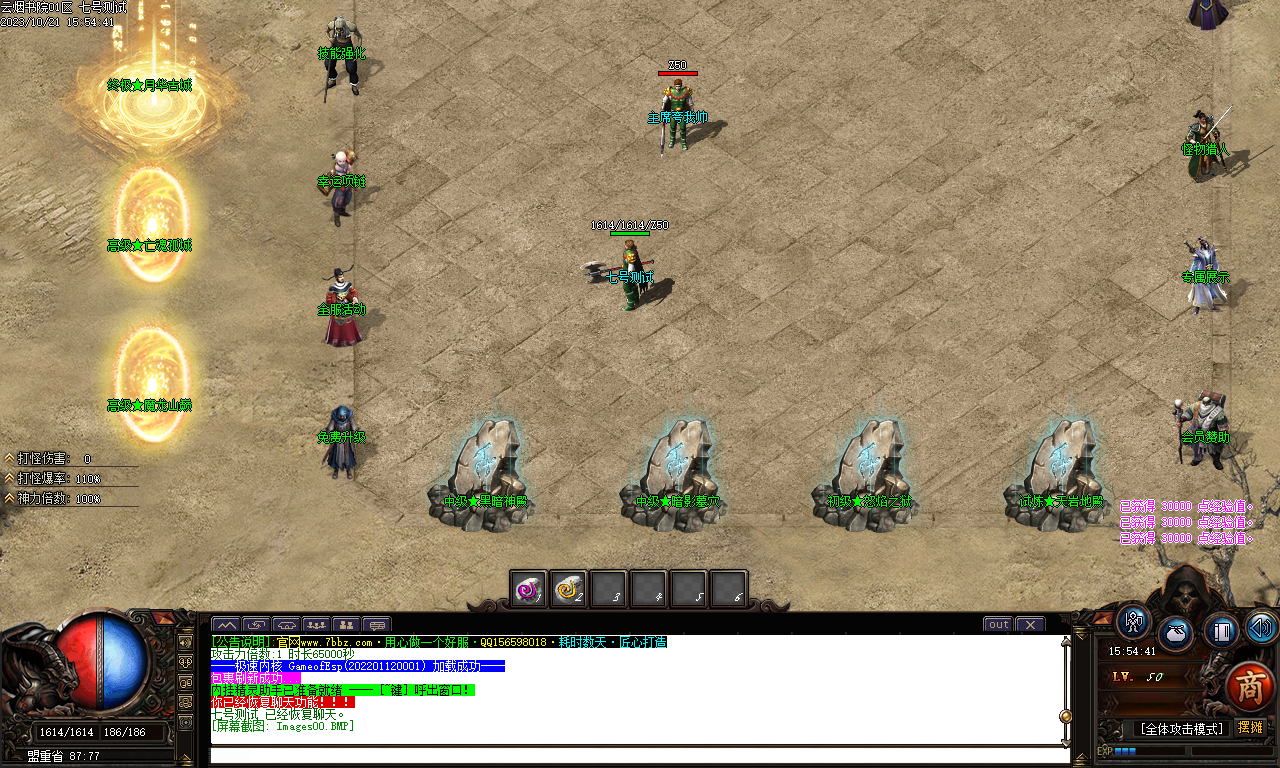
Task: Toggle the chat panel with the out button
Action: (998, 624)
